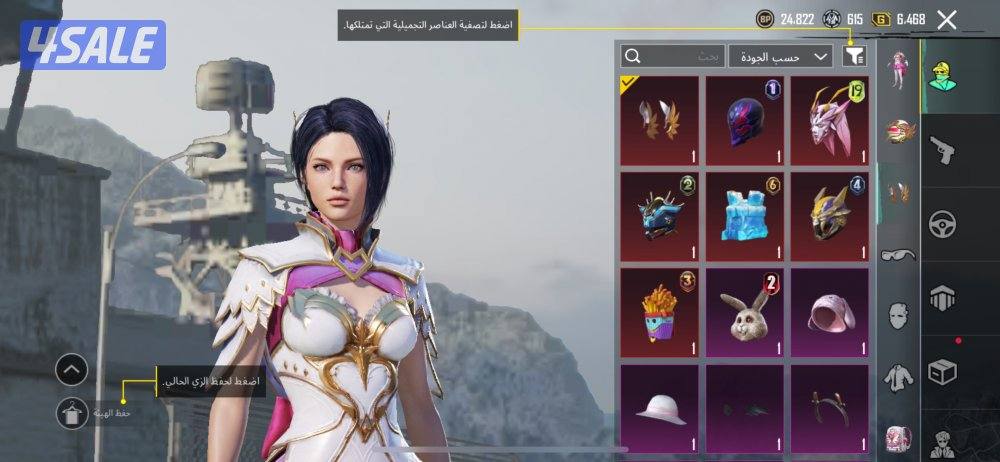Click the inventory search field

click(x=671, y=56)
